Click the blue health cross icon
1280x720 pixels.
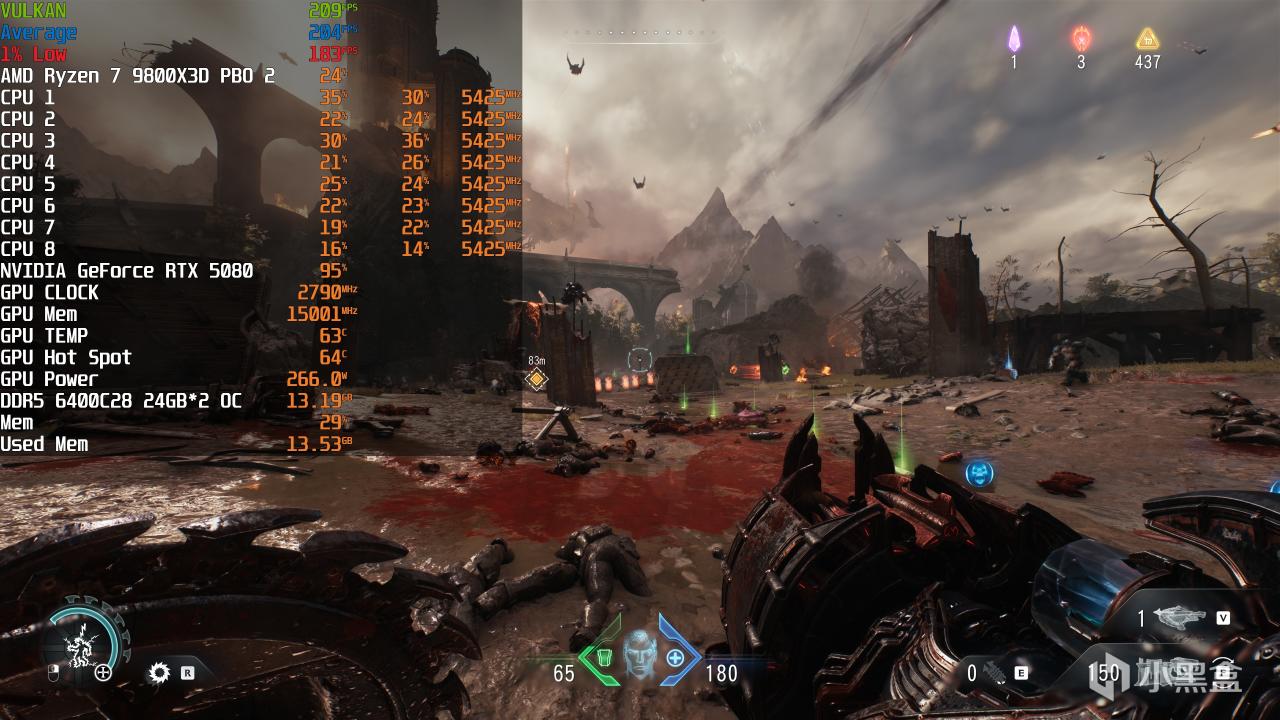pyautogui.click(x=676, y=657)
